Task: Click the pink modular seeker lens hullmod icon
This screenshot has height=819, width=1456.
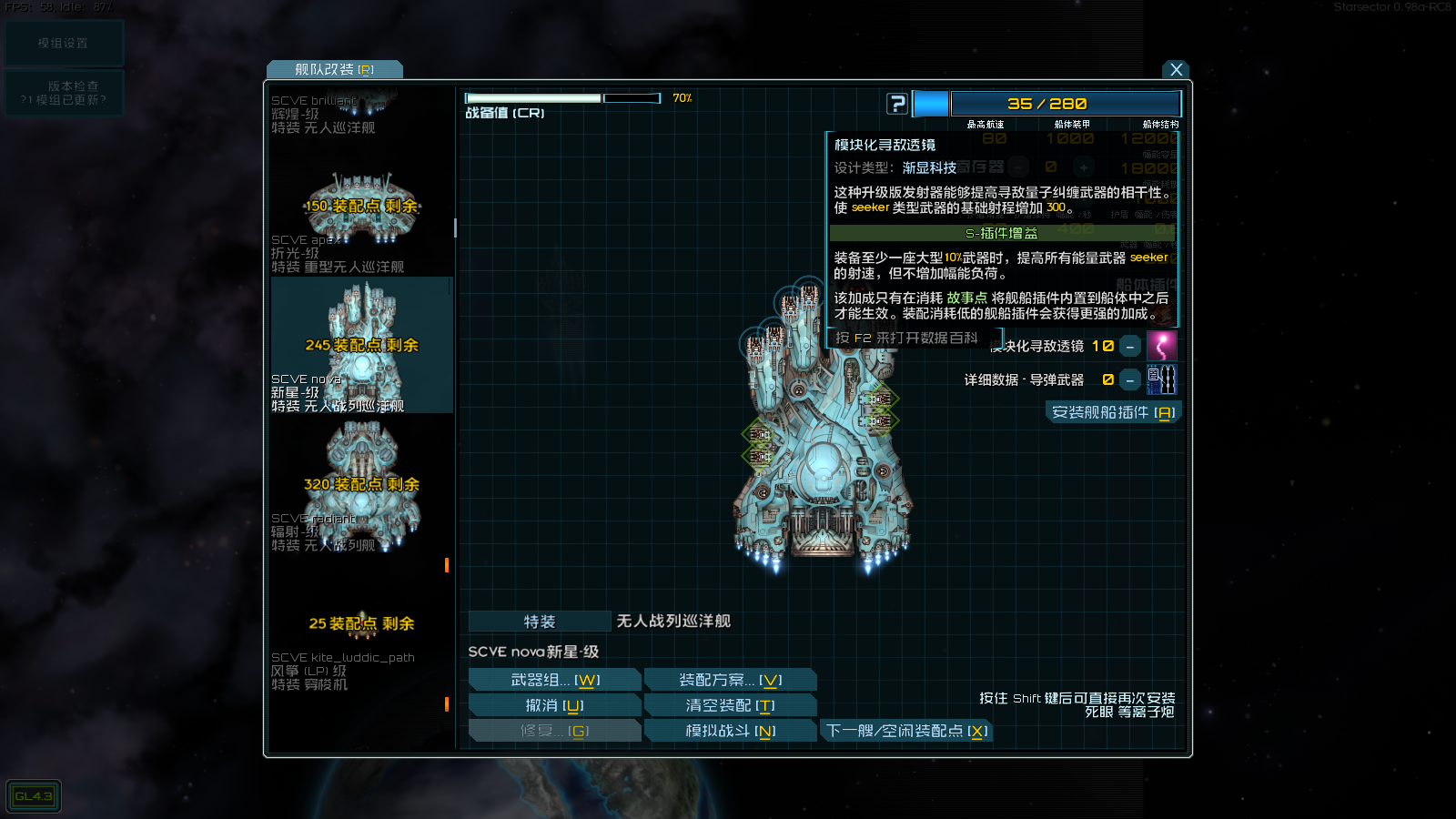Action: [1162, 346]
